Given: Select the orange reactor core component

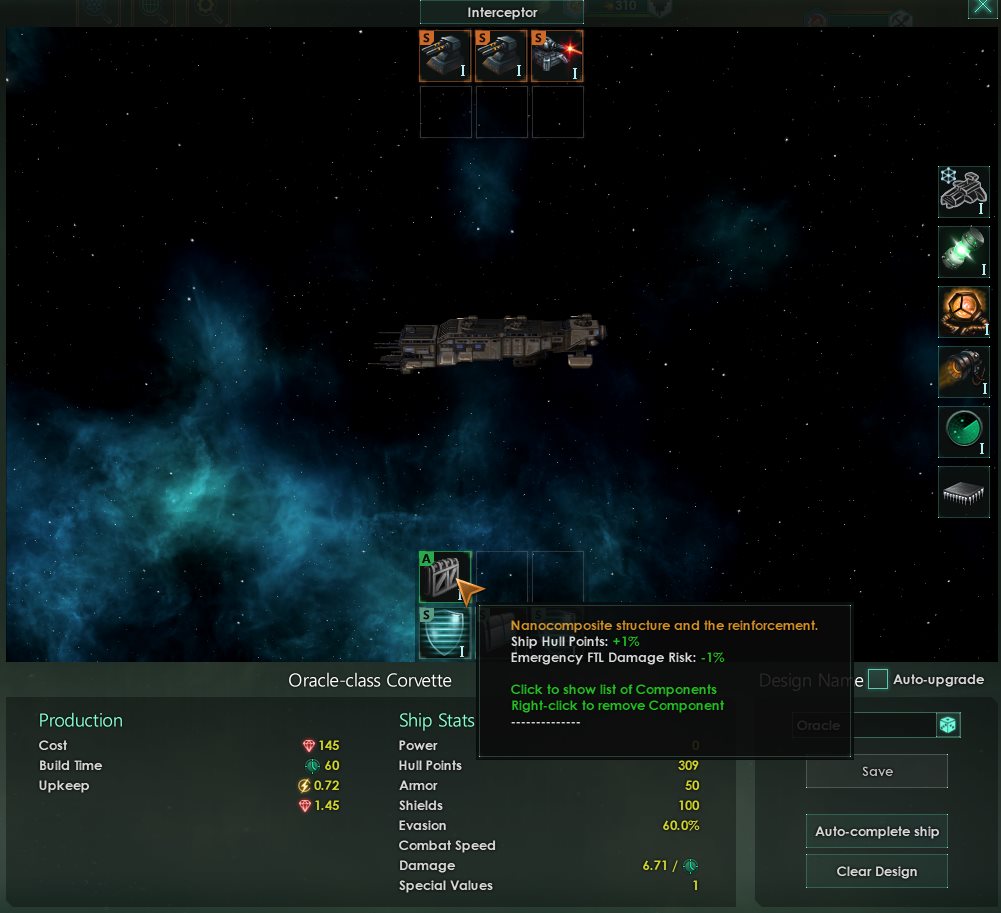Looking at the screenshot, I should pyautogui.click(x=964, y=312).
